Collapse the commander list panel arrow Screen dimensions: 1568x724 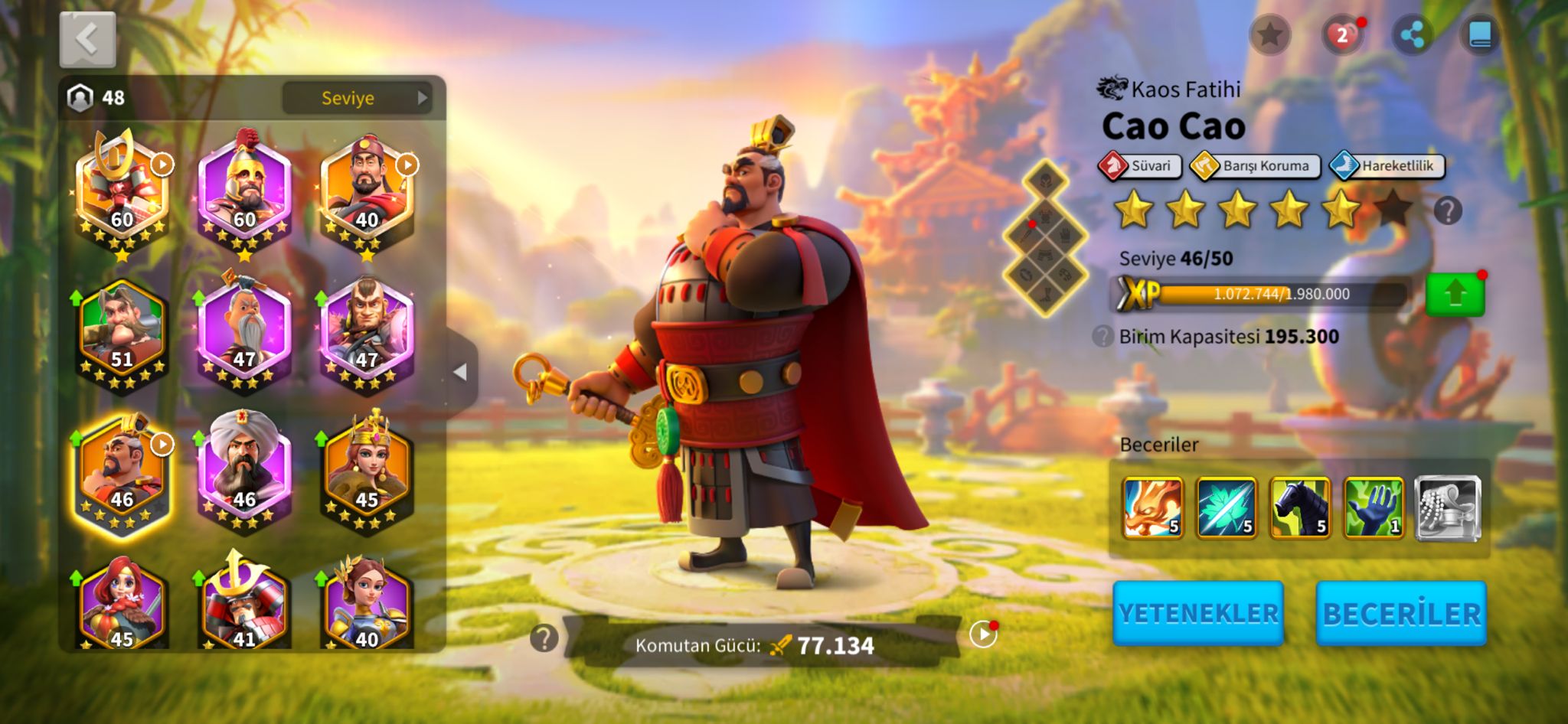point(460,373)
